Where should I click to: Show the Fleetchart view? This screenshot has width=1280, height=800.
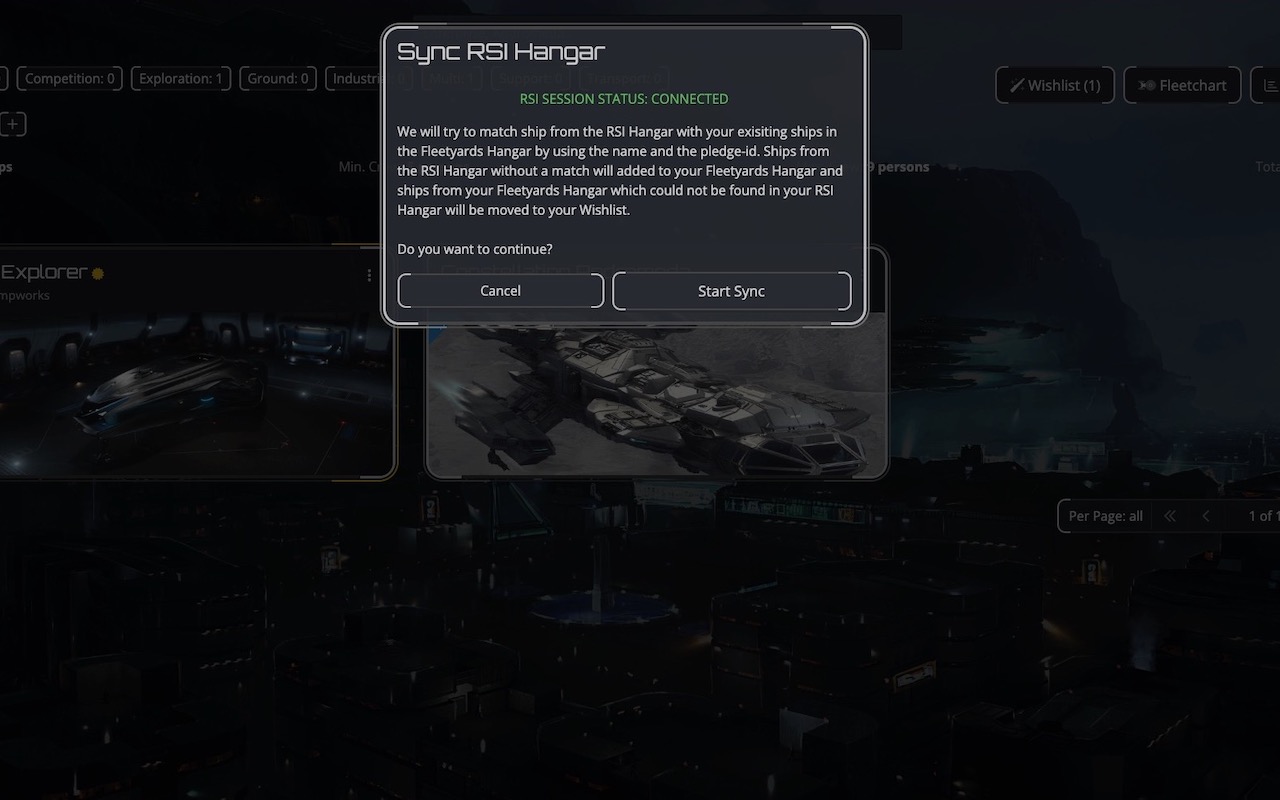coord(1182,85)
